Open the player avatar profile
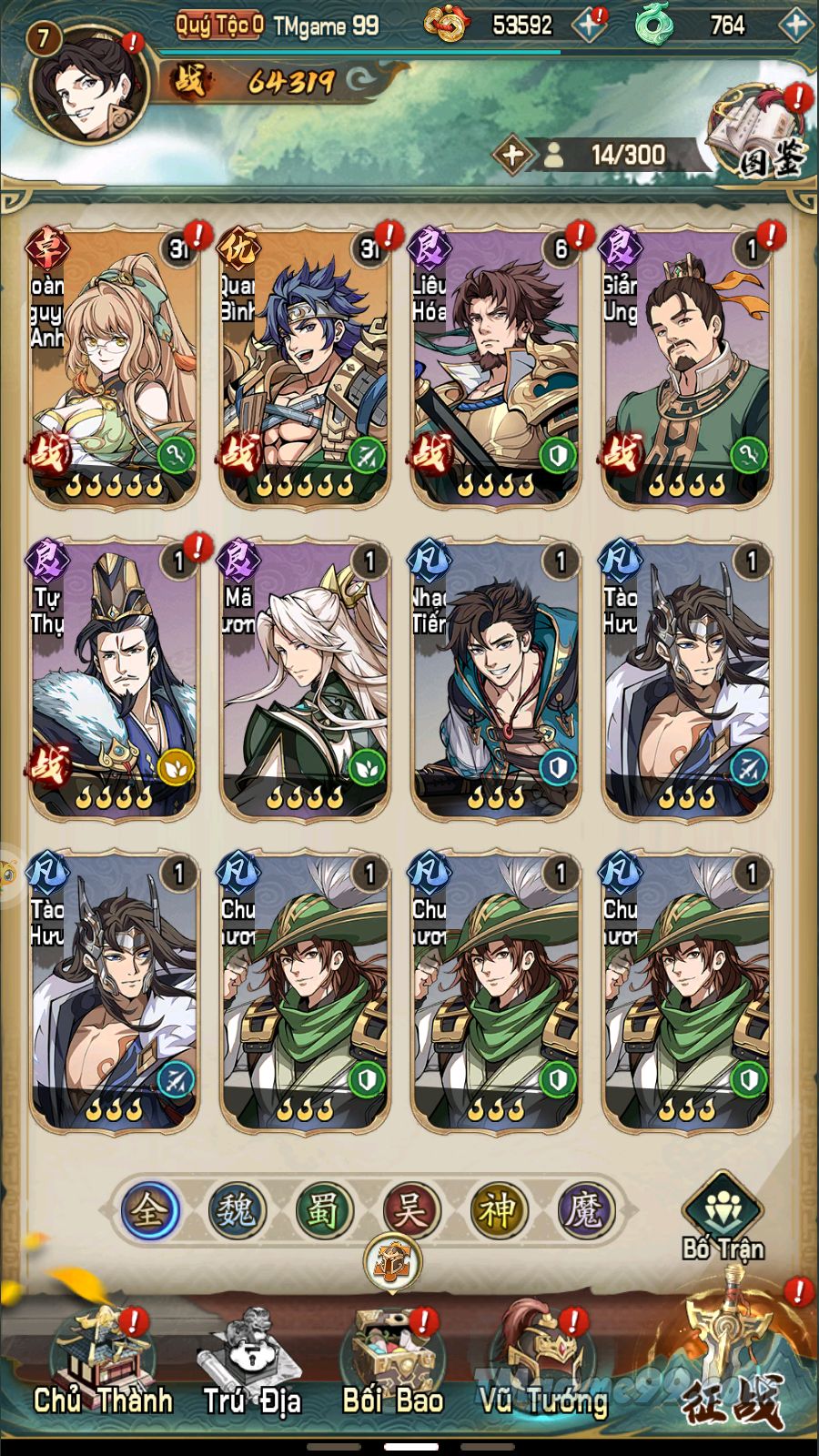The height and width of the screenshot is (1456, 819). [88, 85]
